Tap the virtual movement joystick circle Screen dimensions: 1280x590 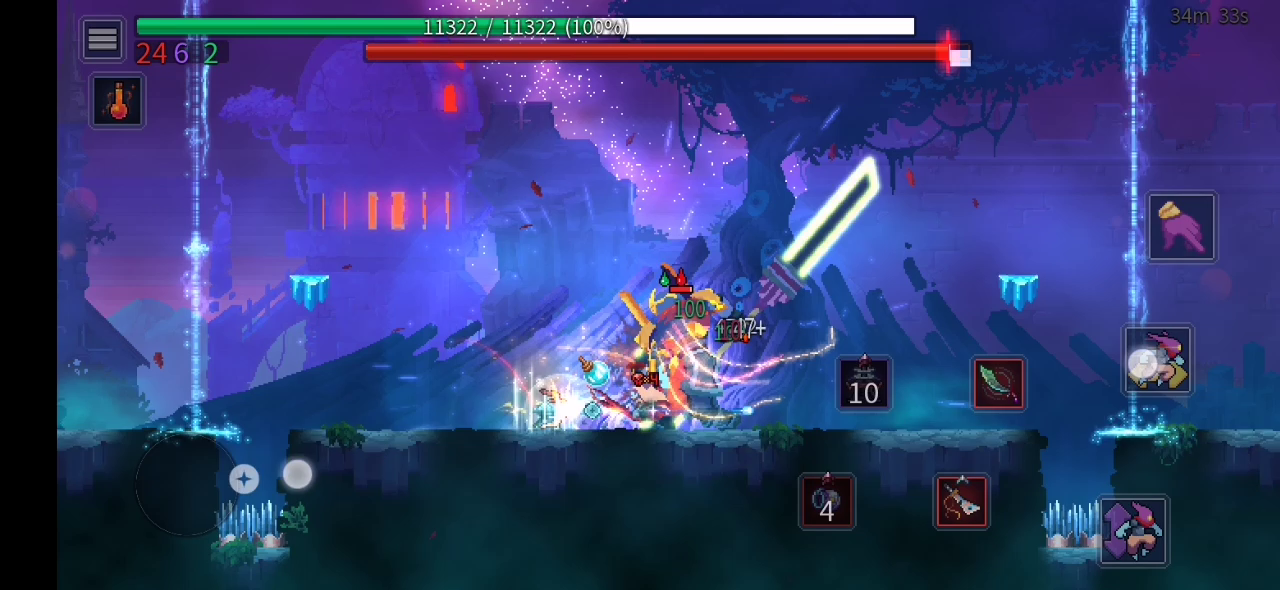[x=185, y=485]
